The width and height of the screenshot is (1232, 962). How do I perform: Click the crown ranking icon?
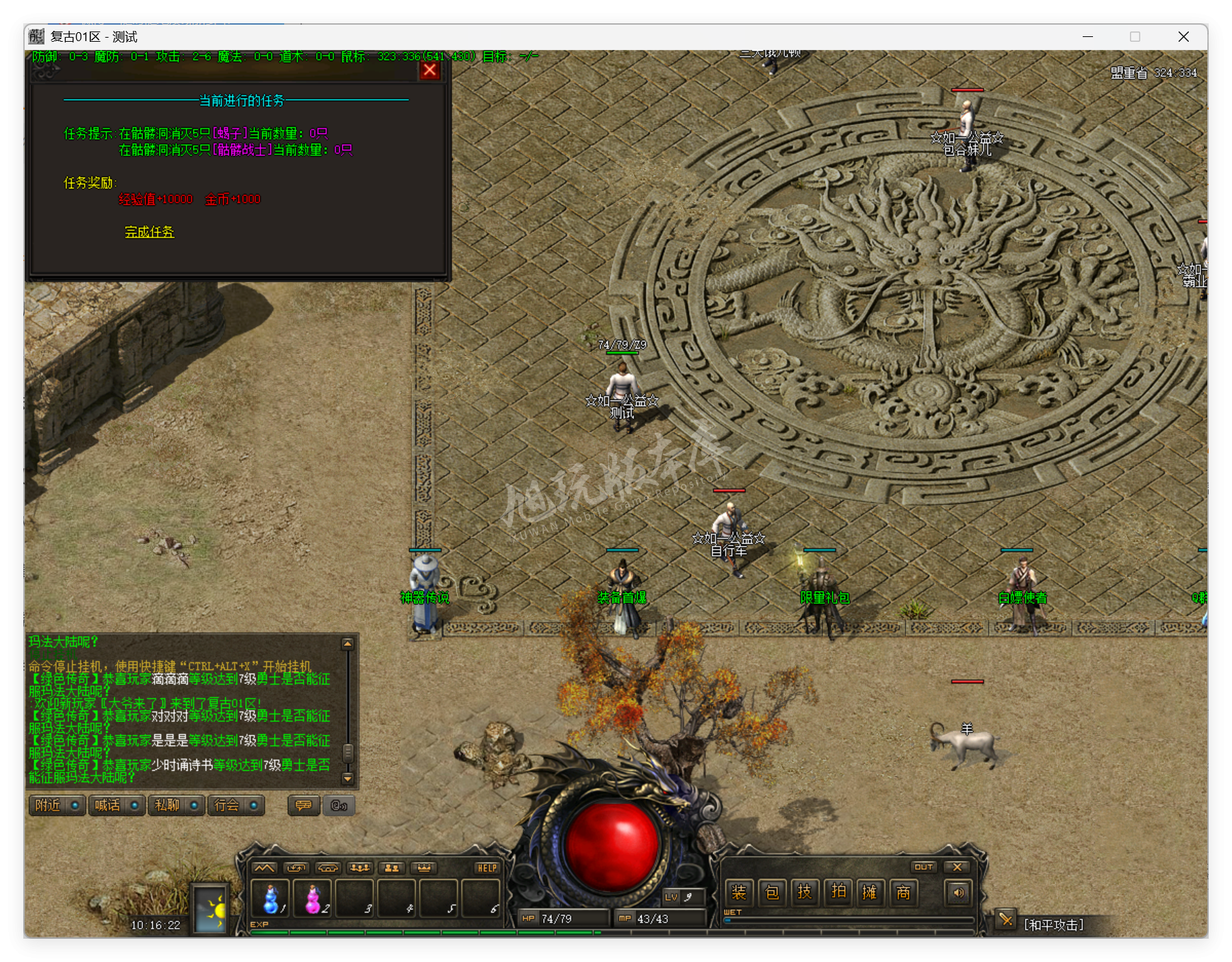click(425, 868)
